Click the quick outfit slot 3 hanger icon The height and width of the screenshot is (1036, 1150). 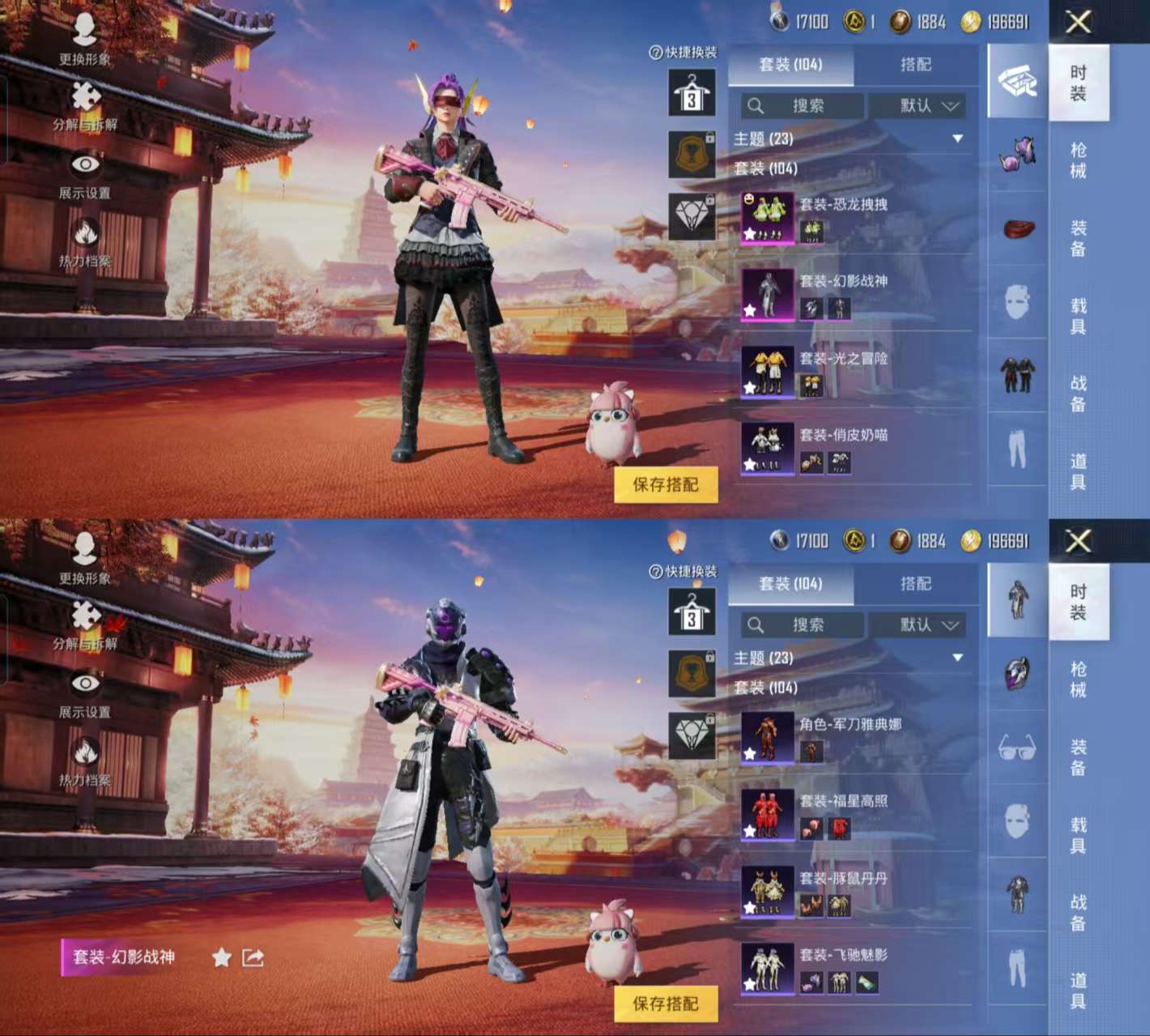point(692,92)
